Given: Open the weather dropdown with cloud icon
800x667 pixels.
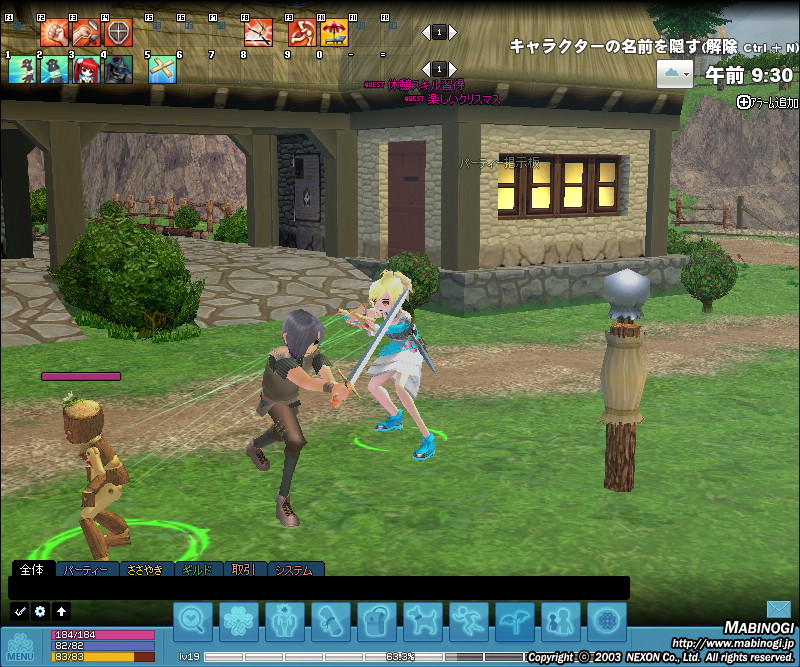Looking at the screenshot, I should click(675, 73).
